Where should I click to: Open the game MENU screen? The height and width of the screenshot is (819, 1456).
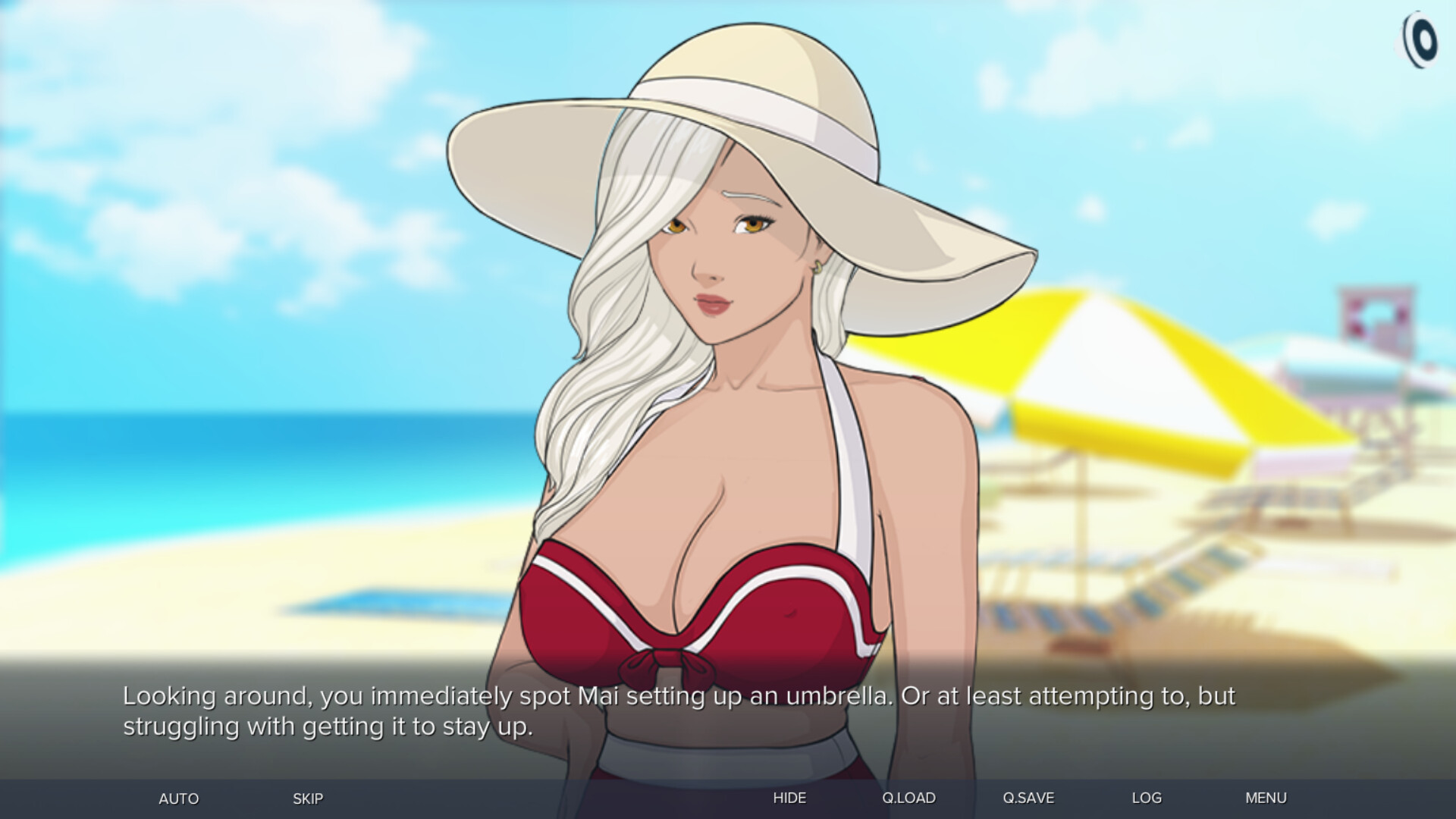[1266, 798]
